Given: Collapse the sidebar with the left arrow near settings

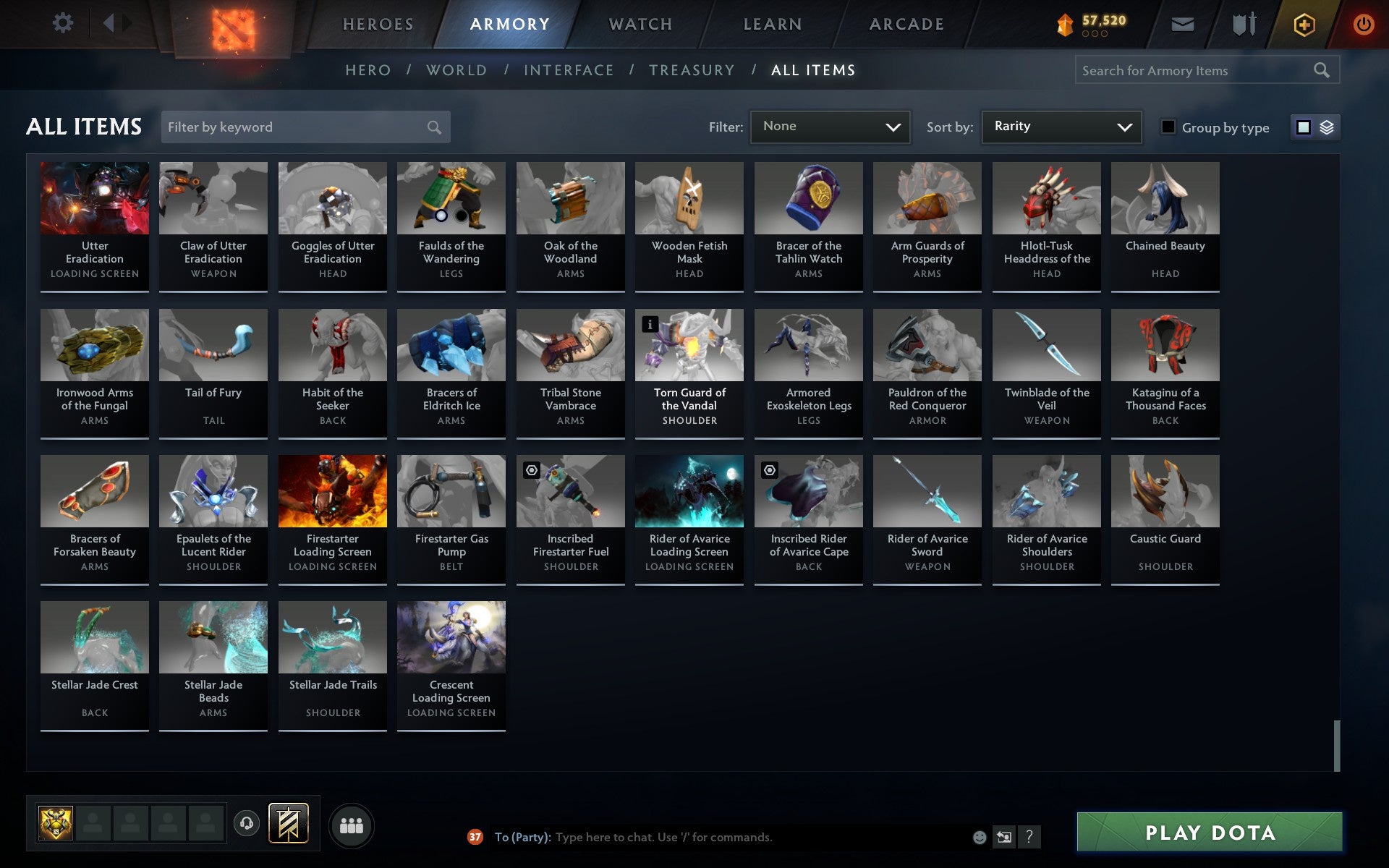Looking at the screenshot, I should click(109, 23).
